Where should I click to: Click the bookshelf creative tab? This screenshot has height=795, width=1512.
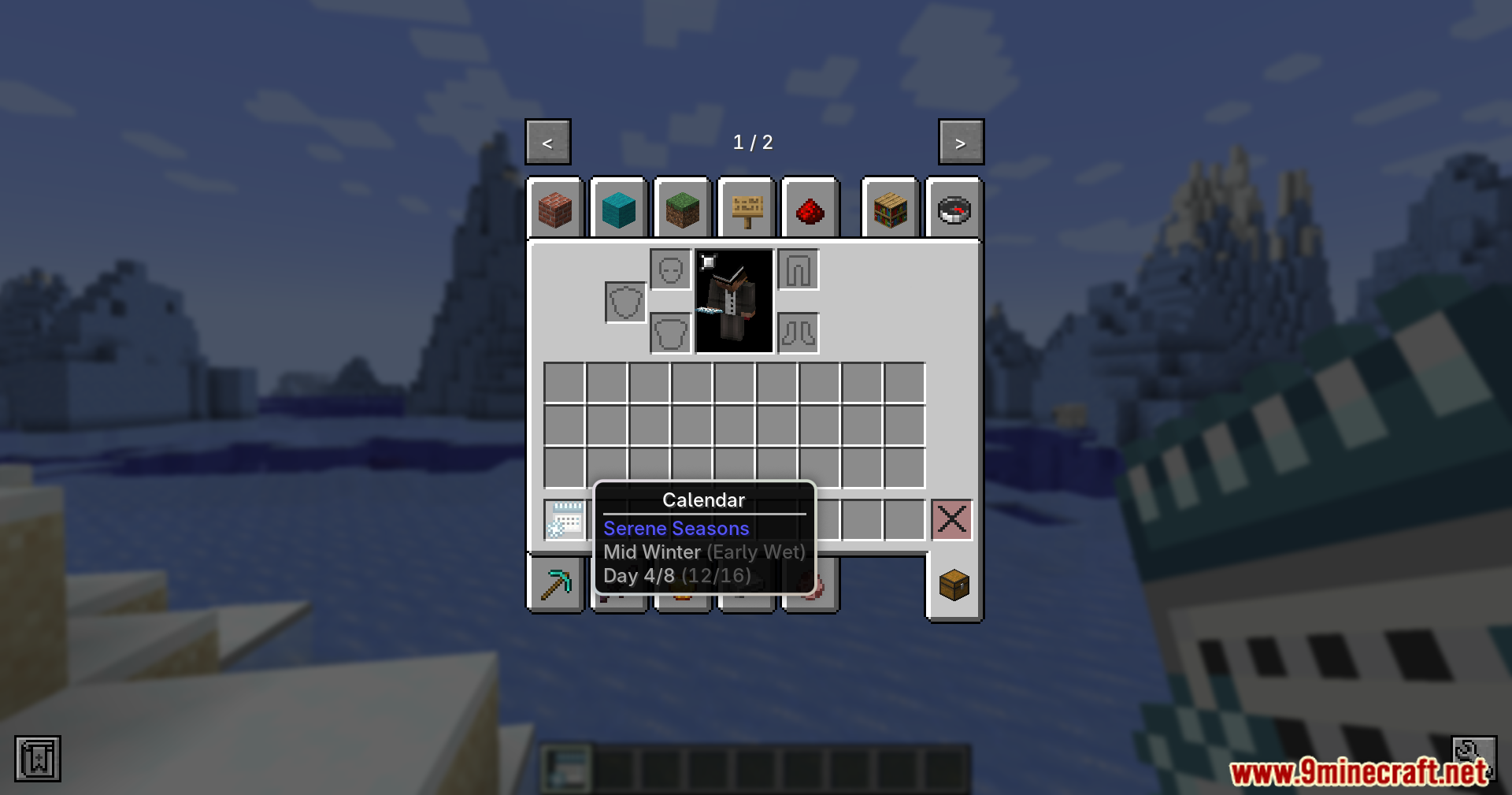(x=890, y=209)
